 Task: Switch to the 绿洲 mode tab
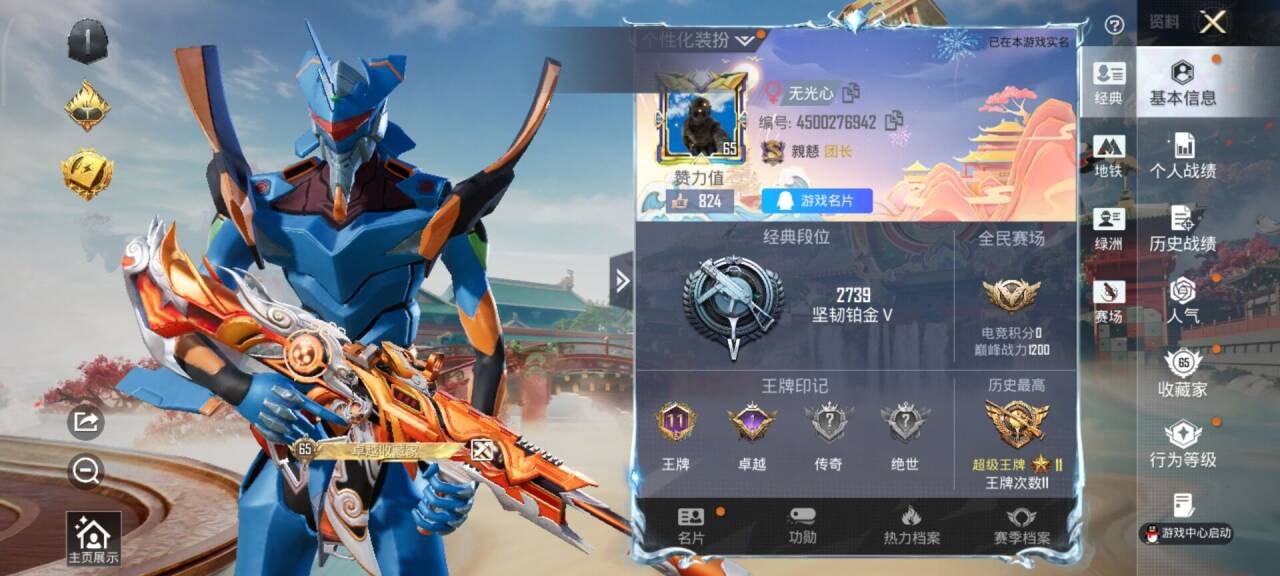coord(1109,228)
